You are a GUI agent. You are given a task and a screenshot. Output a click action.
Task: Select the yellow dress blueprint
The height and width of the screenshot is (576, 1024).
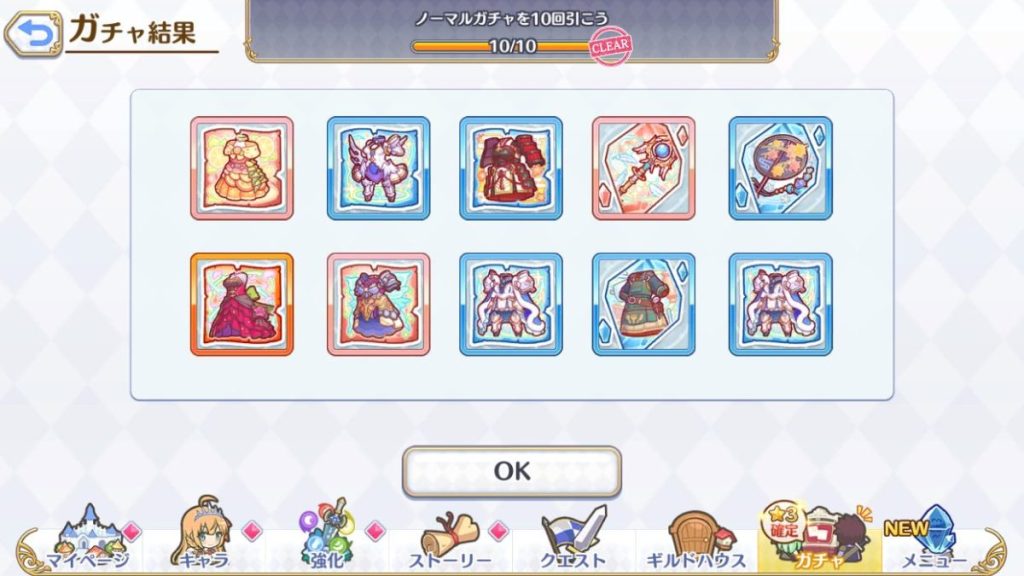click(x=242, y=168)
